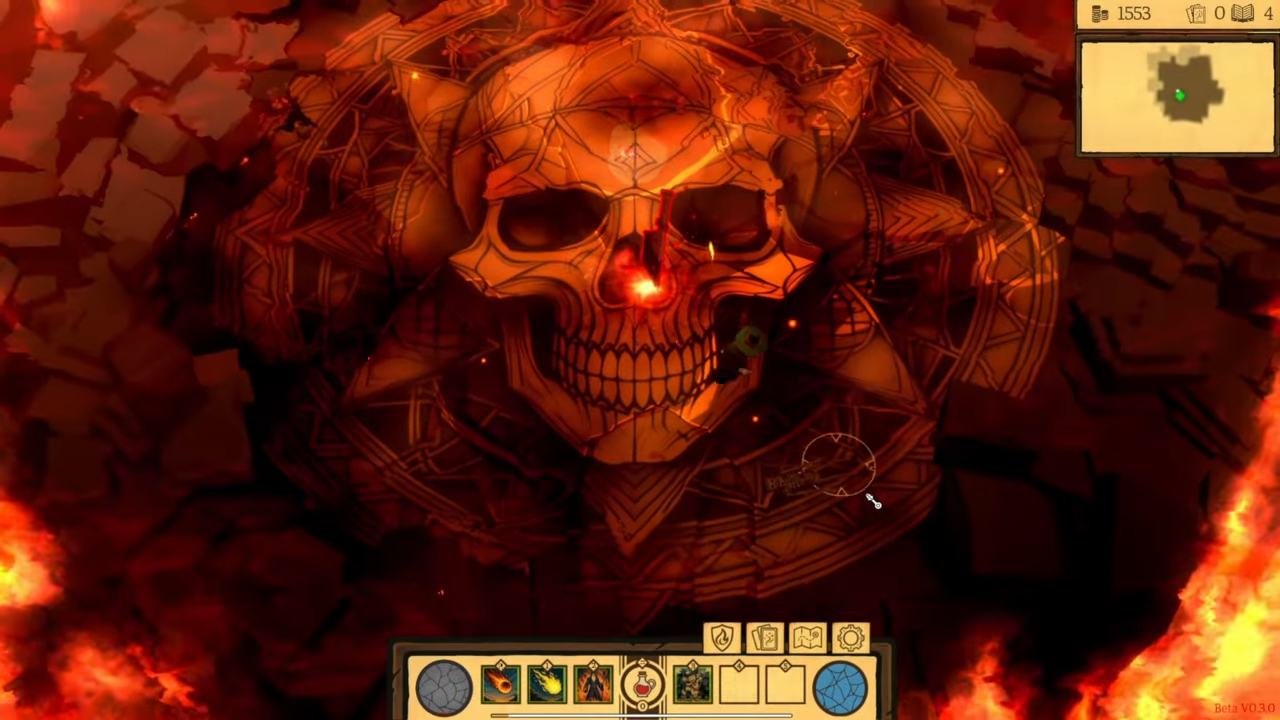The width and height of the screenshot is (1280, 720).
Task: Activate the robed mage in flames card
Action: (x=592, y=685)
